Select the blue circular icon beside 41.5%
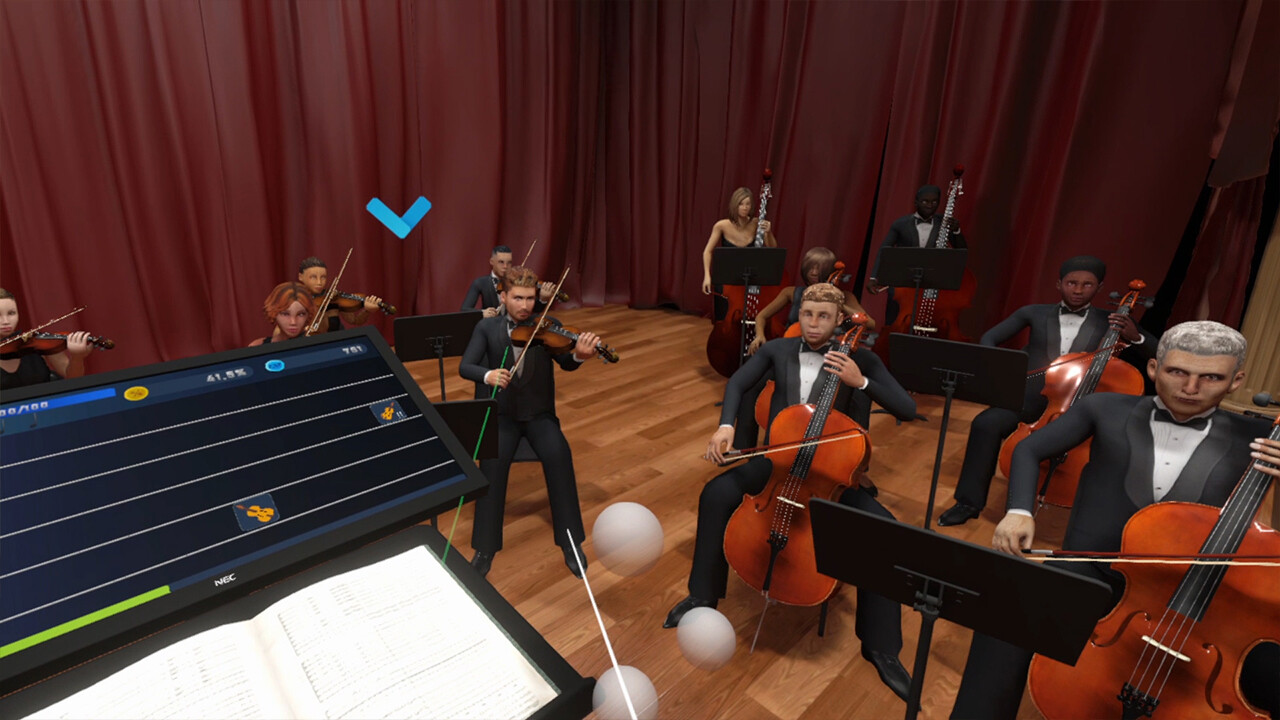The image size is (1280, 720). click(274, 365)
